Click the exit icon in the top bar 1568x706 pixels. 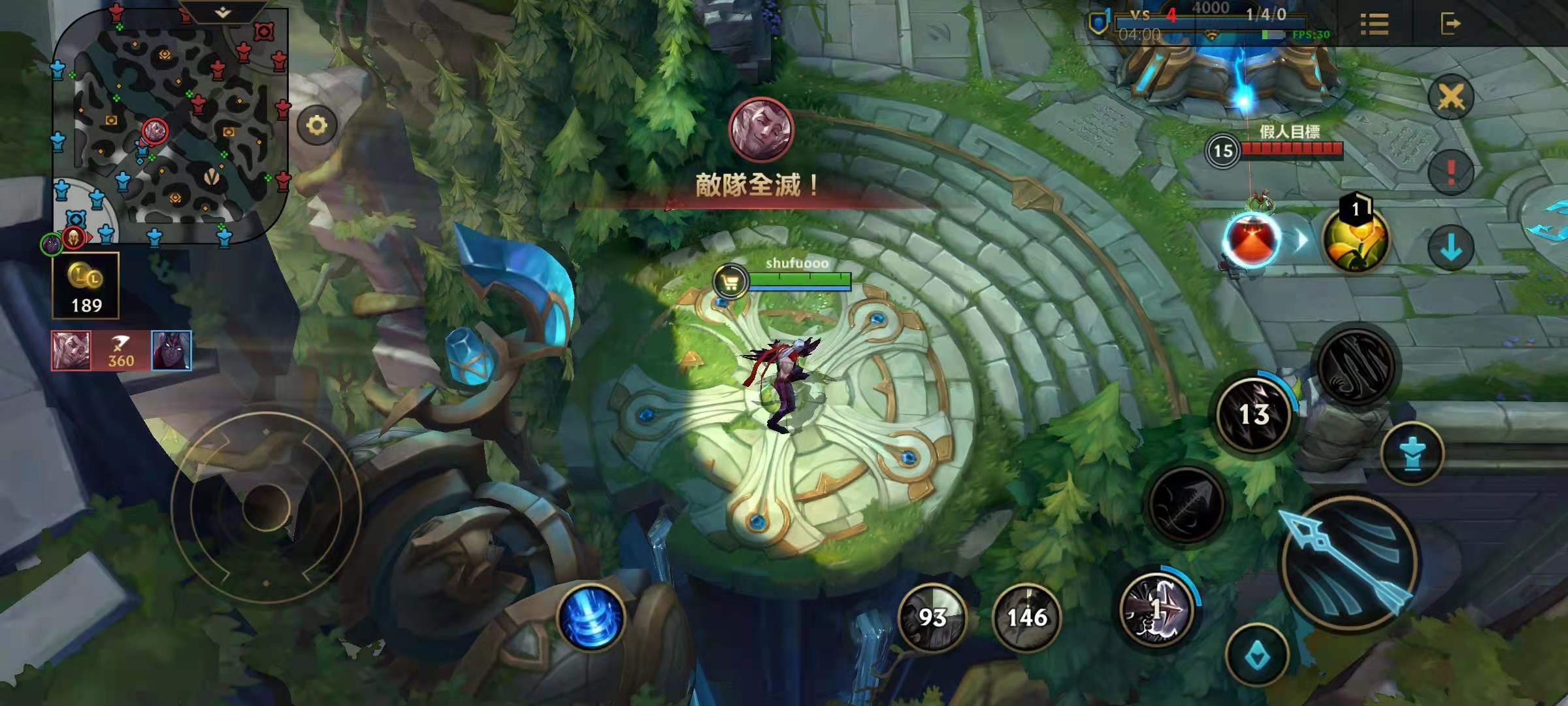point(1450,24)
